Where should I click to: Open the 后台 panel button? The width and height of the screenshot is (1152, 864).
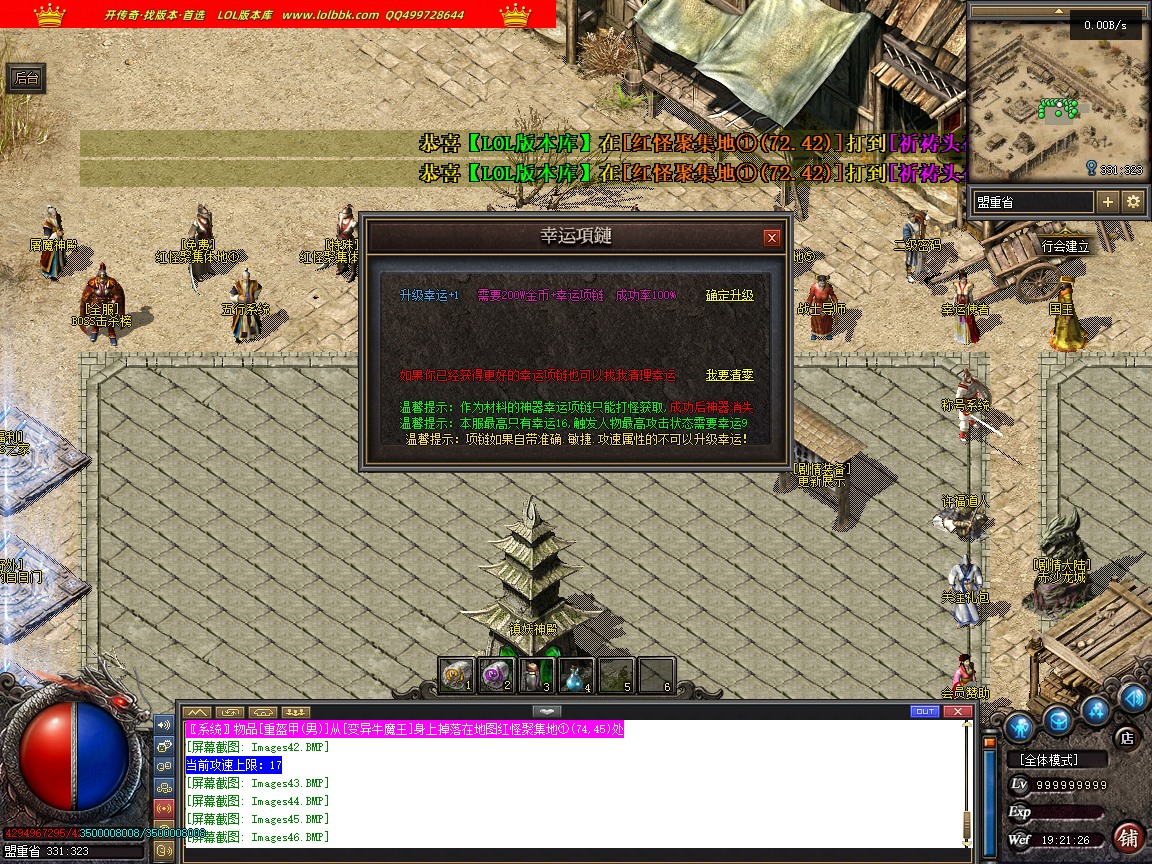click(26, 78)
